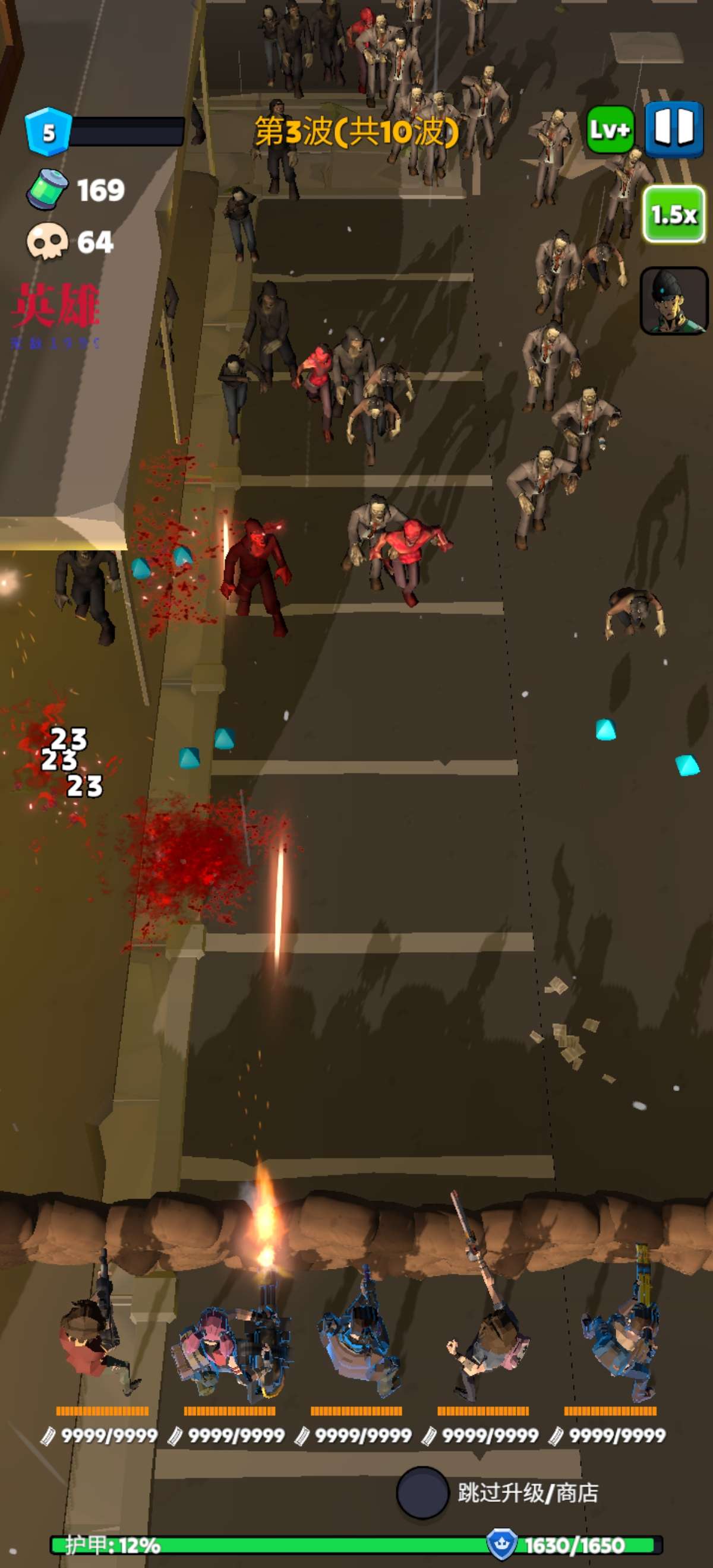713x1568 pixels.
Task: Select the beanie hero portrait icon
Action: tap(673, 301)
